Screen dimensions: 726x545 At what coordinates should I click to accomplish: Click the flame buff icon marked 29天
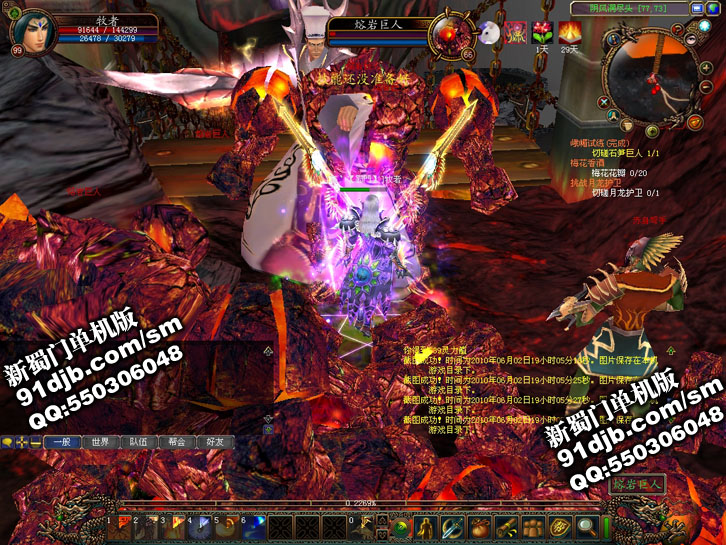coord(570,32)
